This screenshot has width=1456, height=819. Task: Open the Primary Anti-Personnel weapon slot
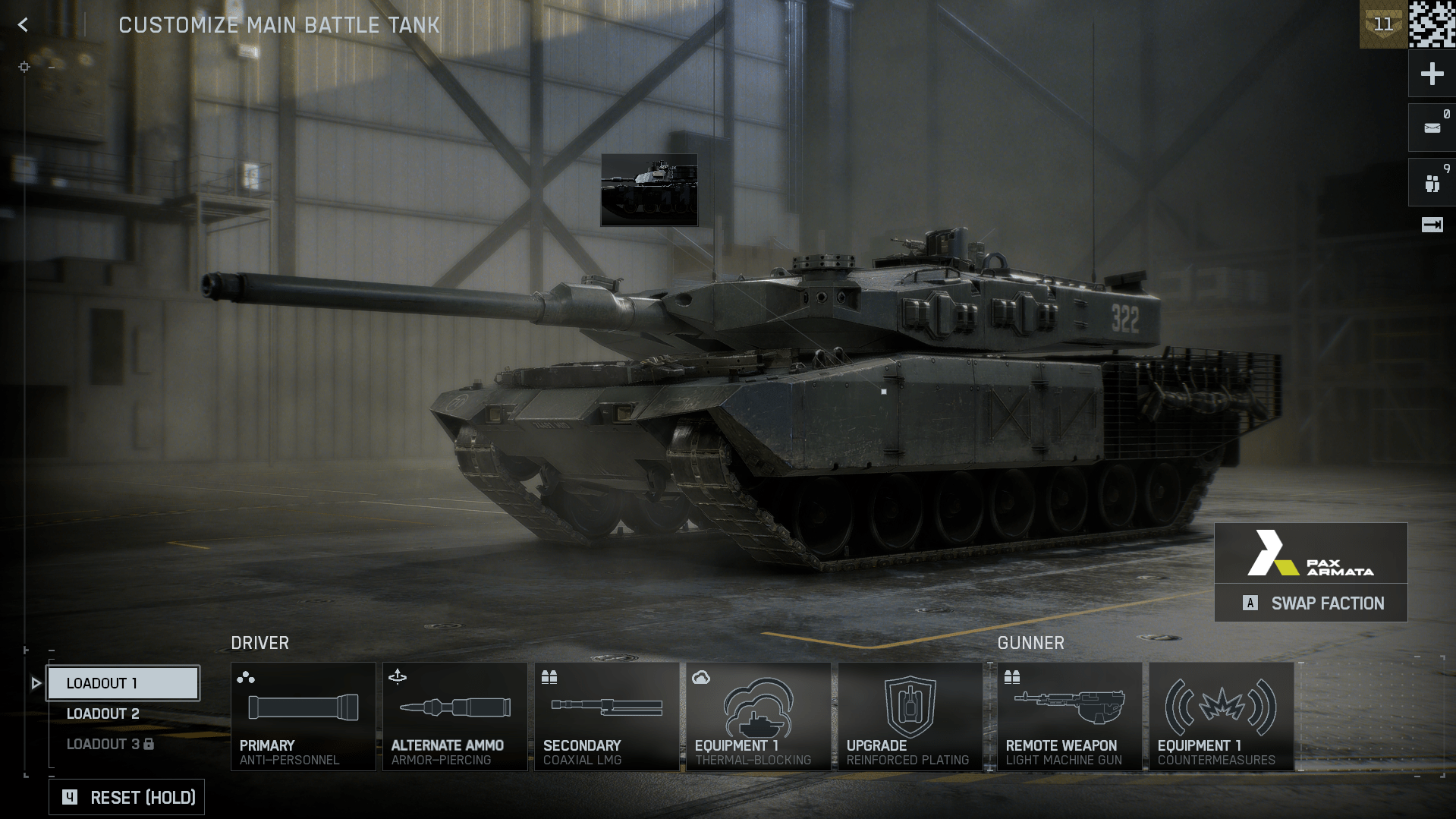pos(303,717)
